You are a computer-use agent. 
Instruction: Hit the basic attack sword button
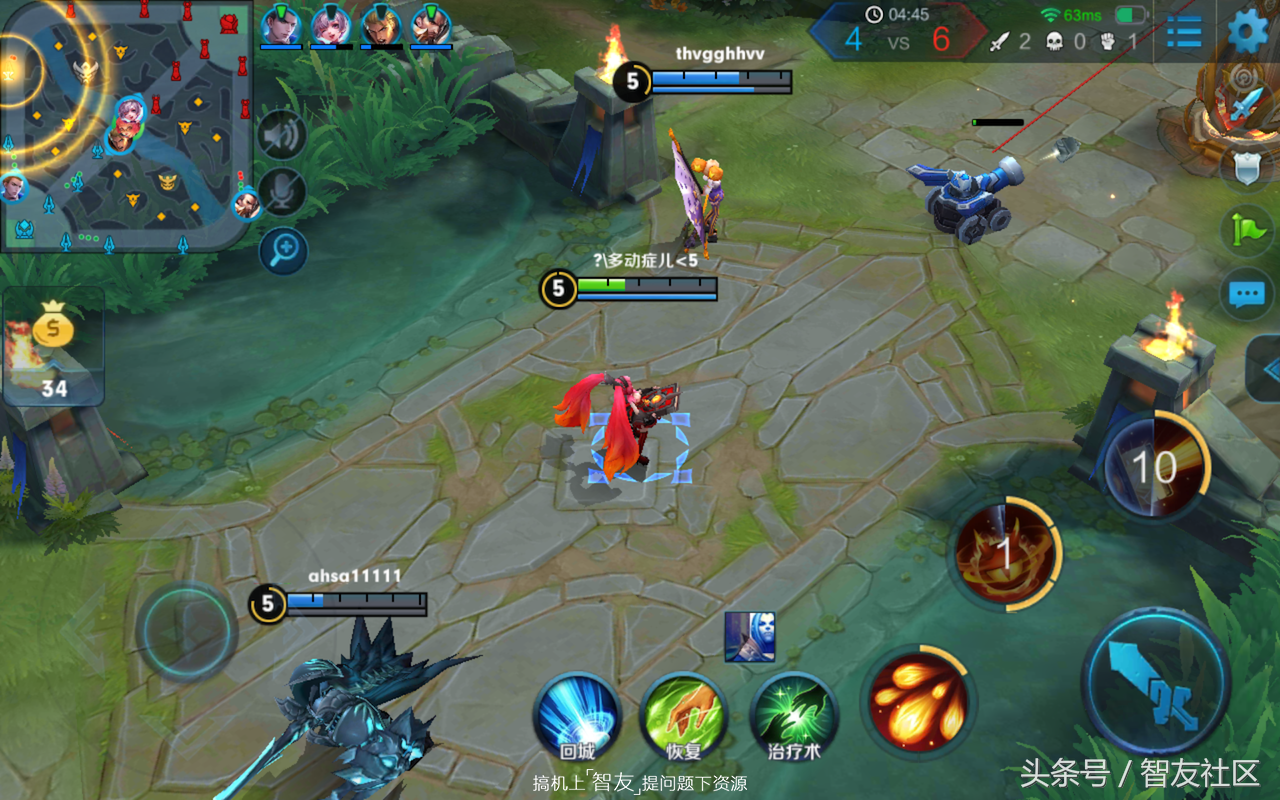point(1156,683)
